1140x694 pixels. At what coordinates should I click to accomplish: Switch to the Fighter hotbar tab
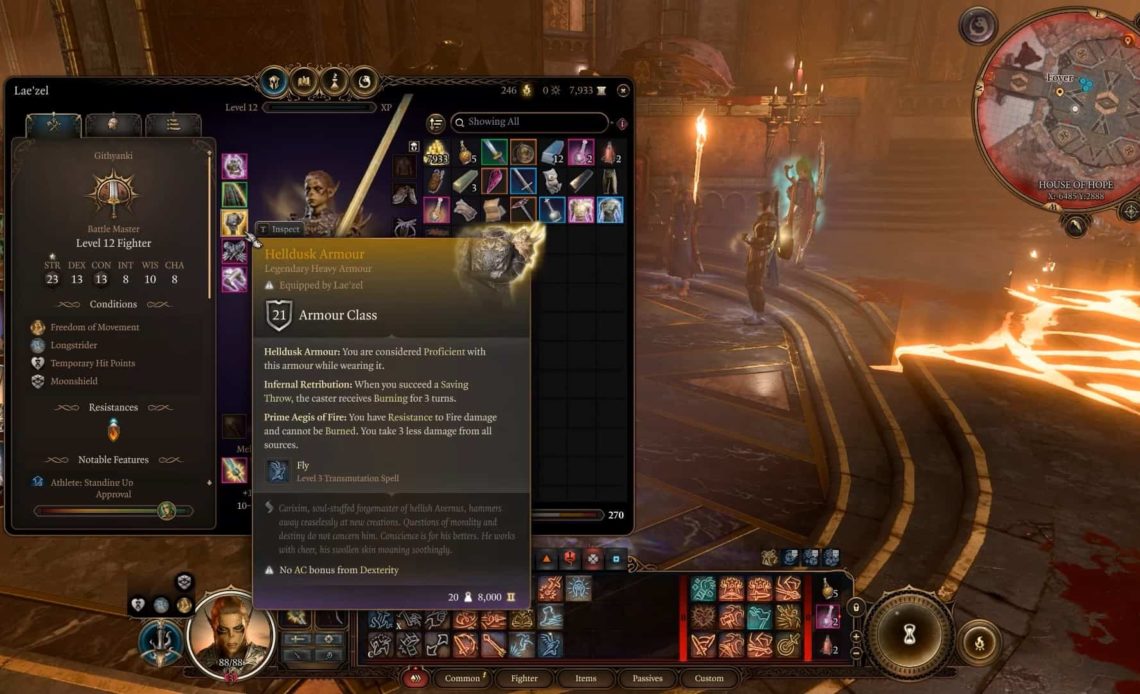[x=524, y=678]
